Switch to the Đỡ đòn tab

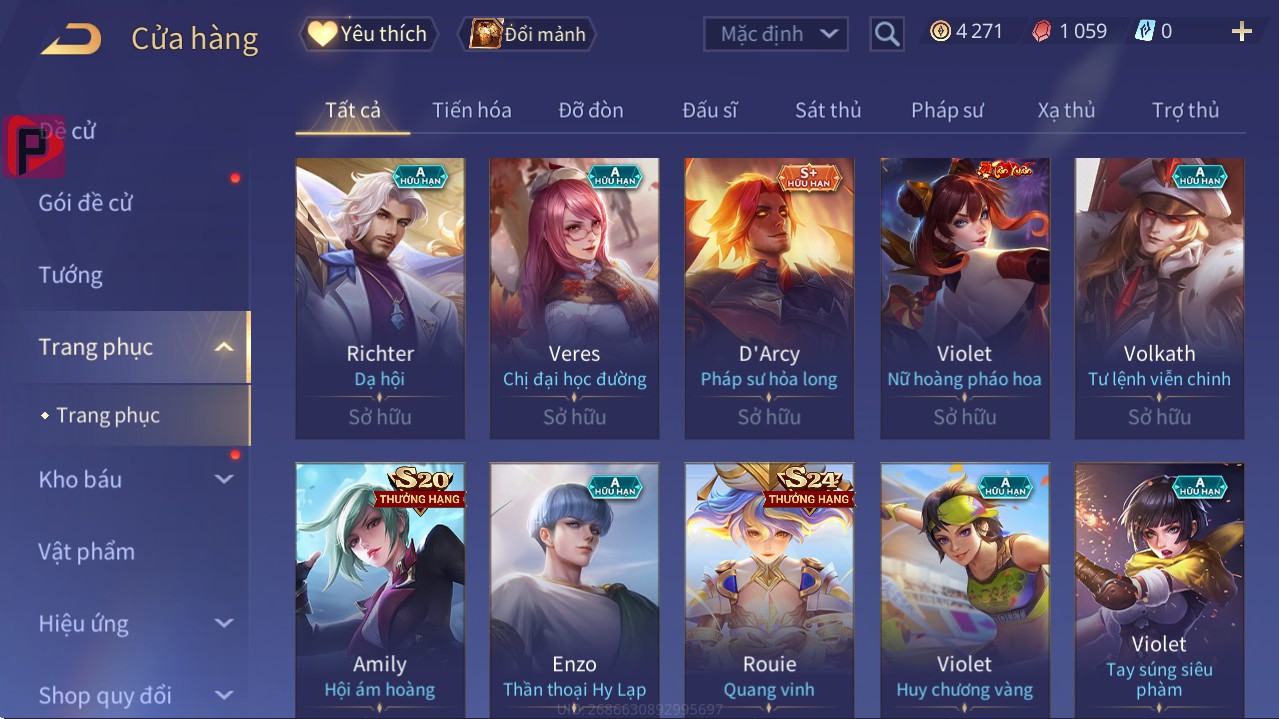[590, 110]
